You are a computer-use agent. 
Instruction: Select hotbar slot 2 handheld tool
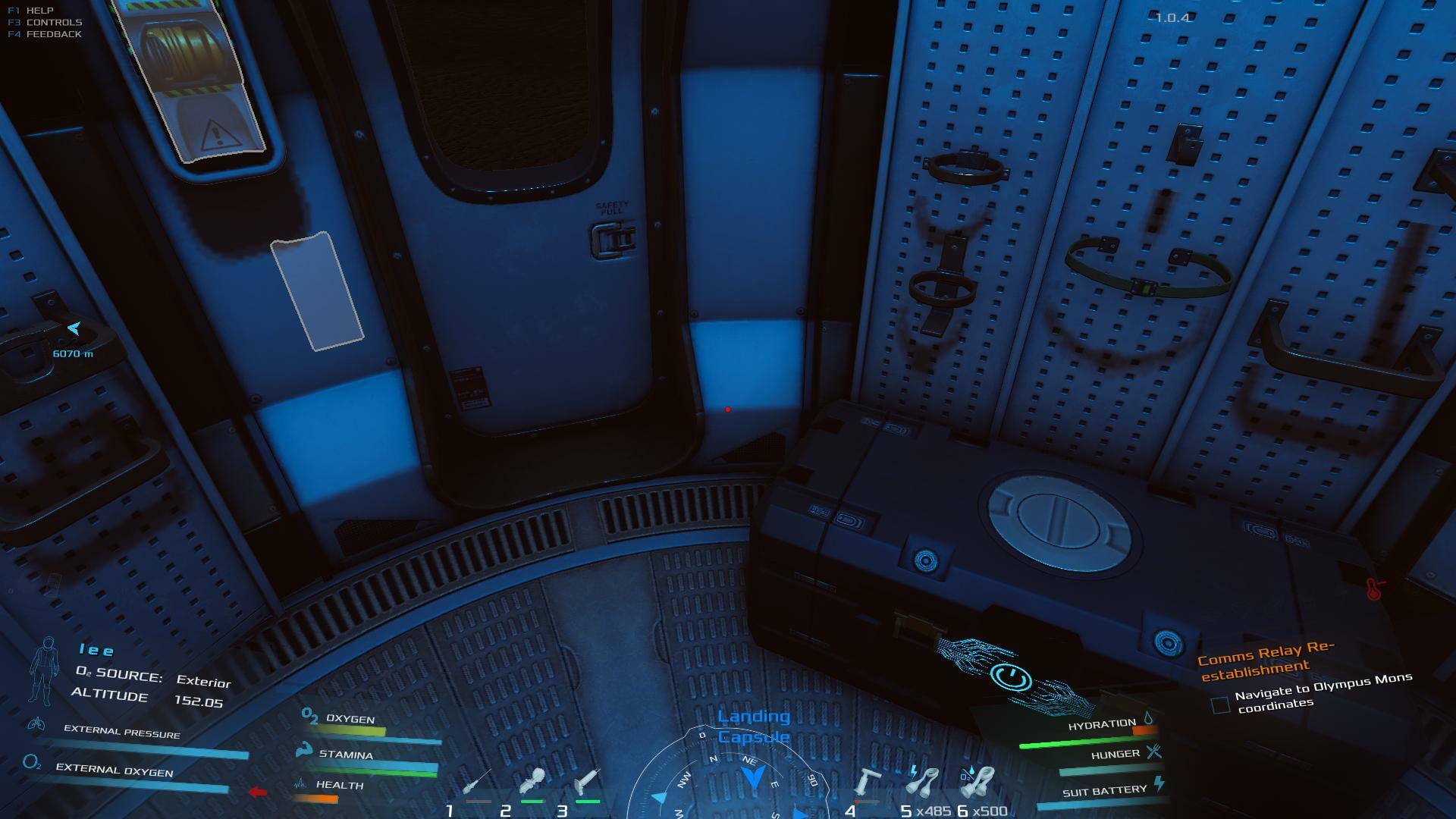(533, 781)
